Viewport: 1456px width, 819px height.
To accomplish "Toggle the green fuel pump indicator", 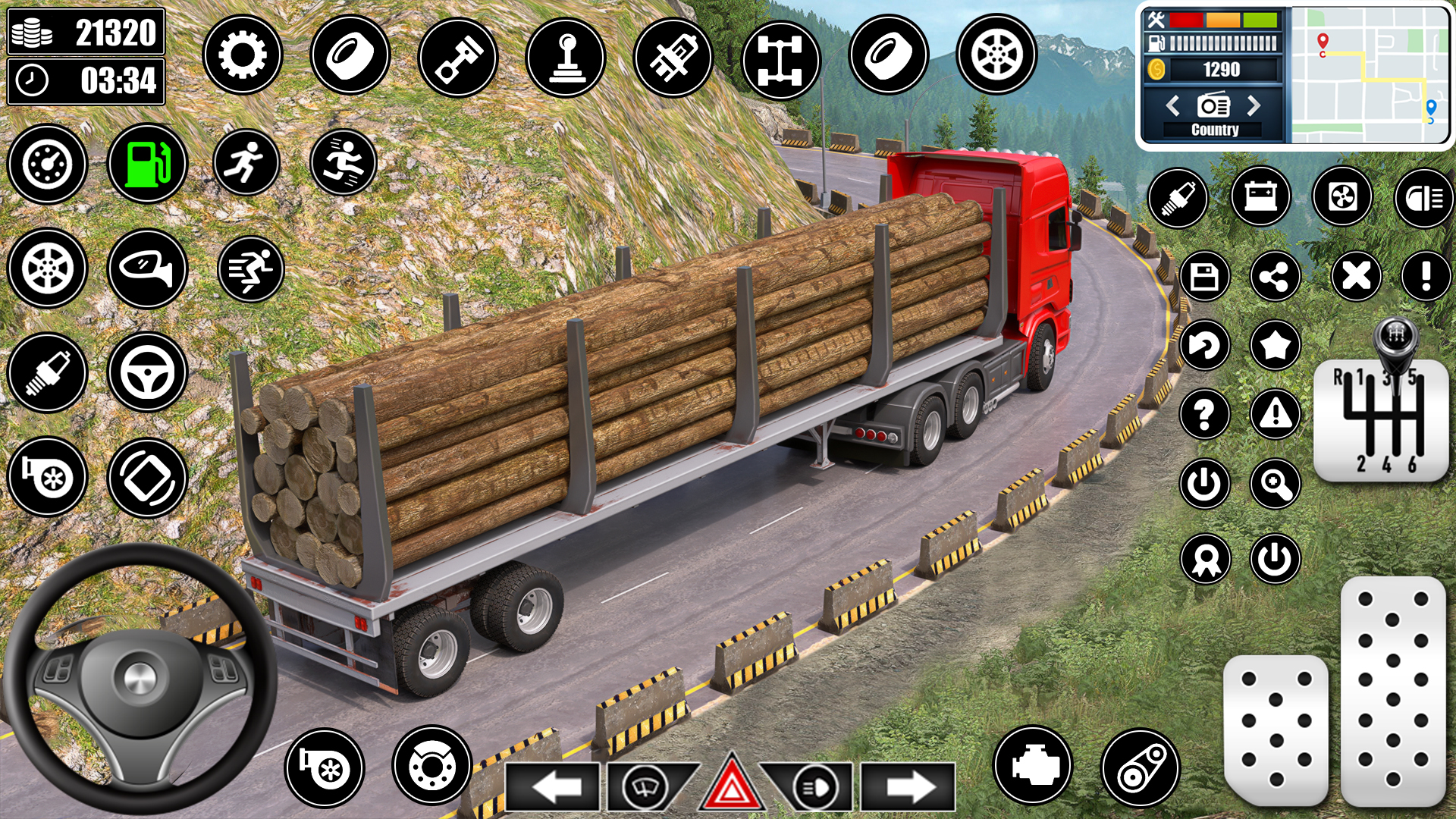I will (x=149, y=163).
